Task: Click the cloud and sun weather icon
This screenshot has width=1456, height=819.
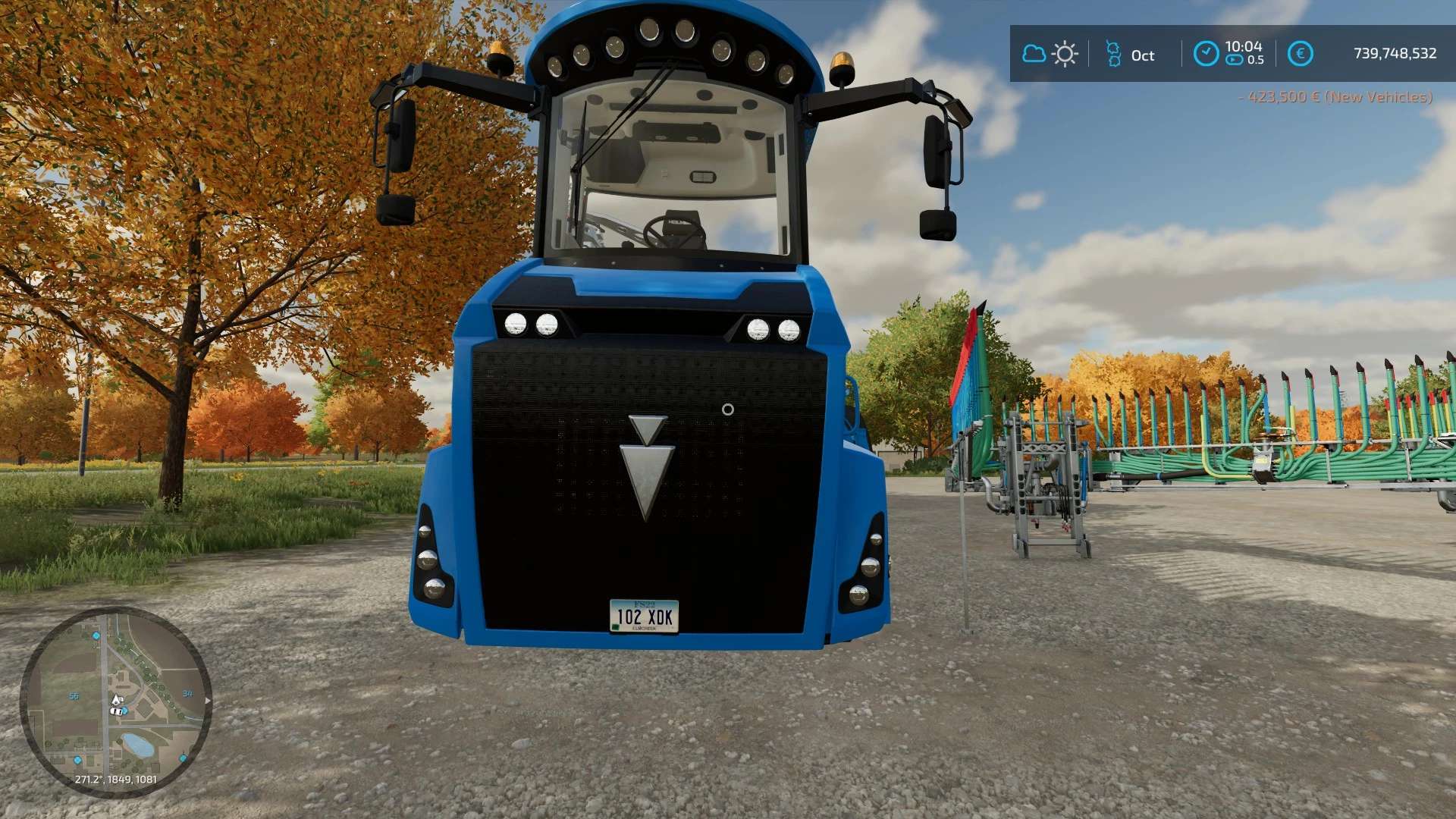Action: click(1050, 55)
